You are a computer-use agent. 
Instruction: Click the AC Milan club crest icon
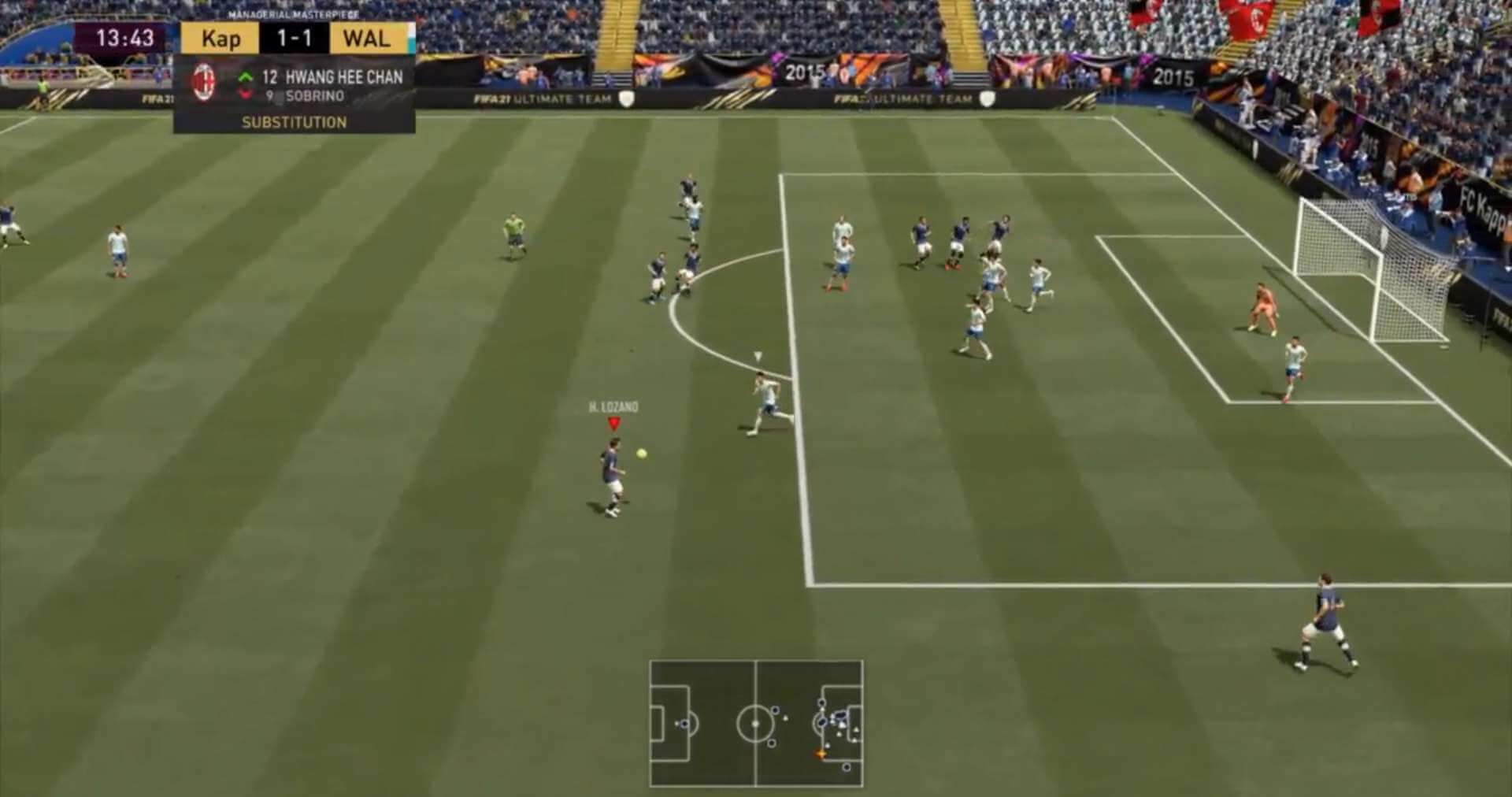(205, 81)
